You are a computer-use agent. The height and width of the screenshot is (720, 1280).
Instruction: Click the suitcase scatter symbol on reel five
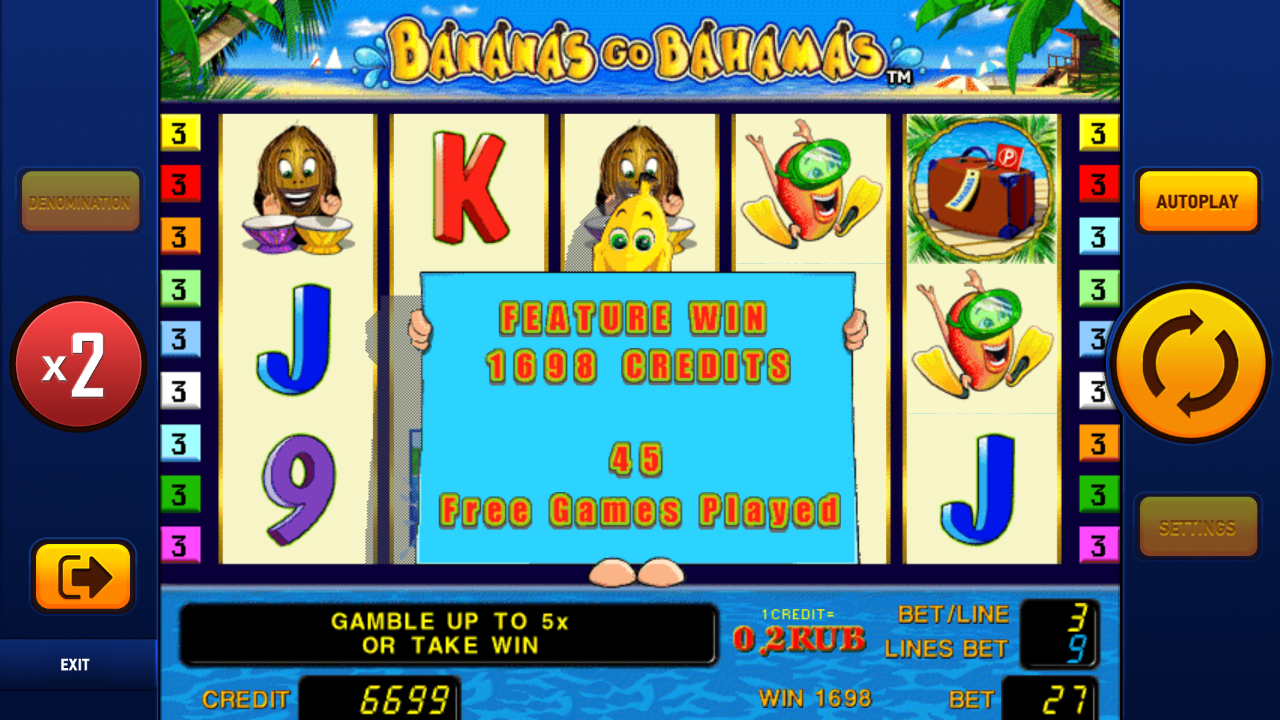[981, 190]
